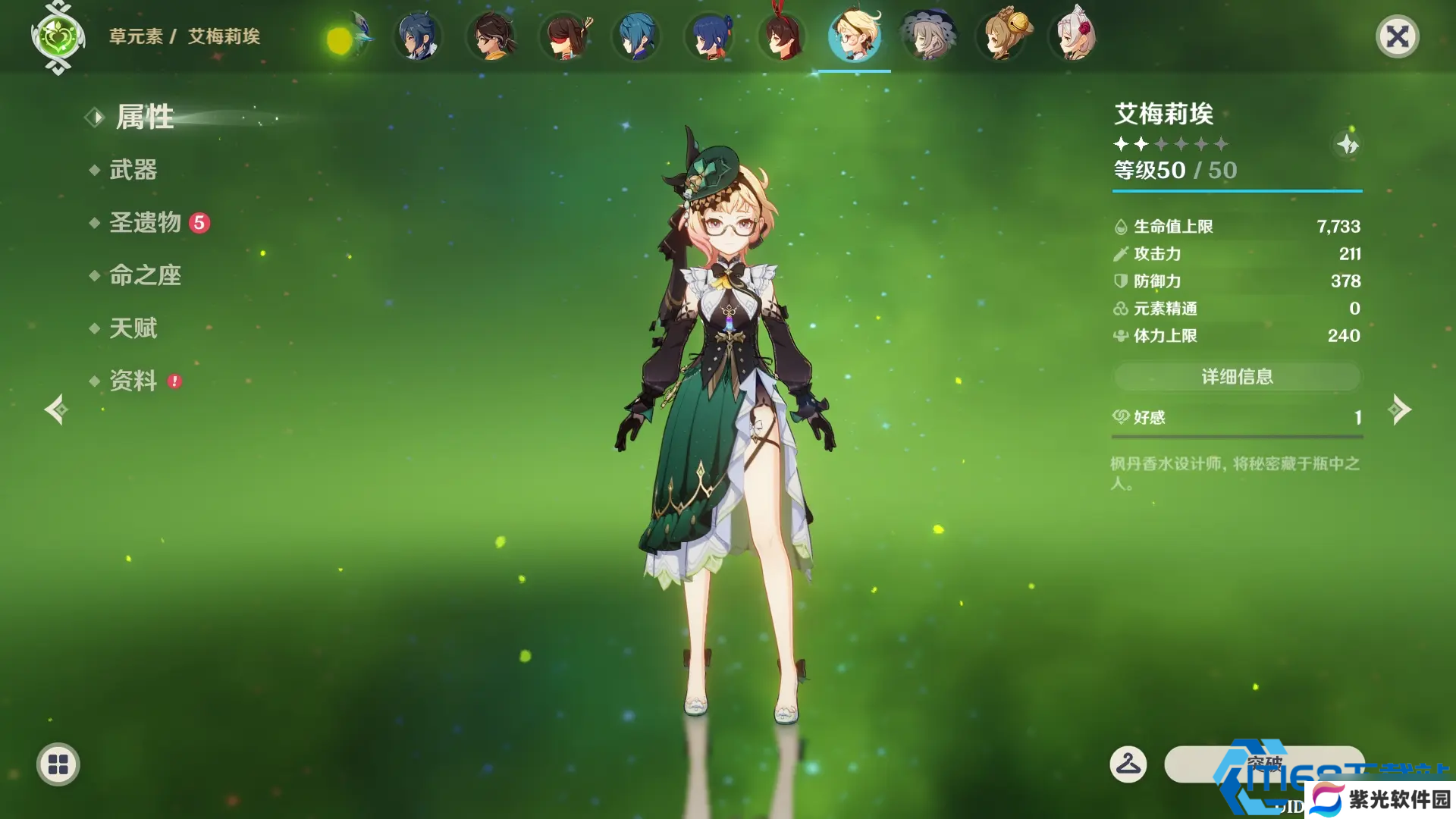The height and width of the screenshot is (819, 1456).
Task: Select the character portrait with red bunny ribbon
Action: (x=782, y=36)
